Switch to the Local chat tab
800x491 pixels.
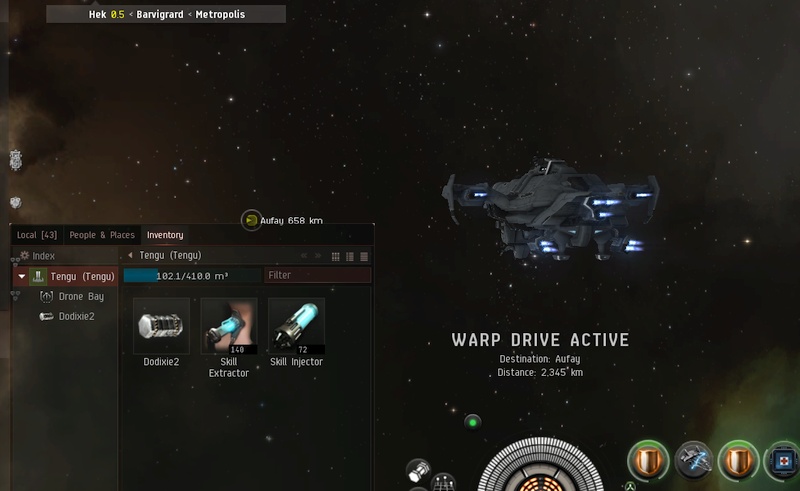pos(37,235)
